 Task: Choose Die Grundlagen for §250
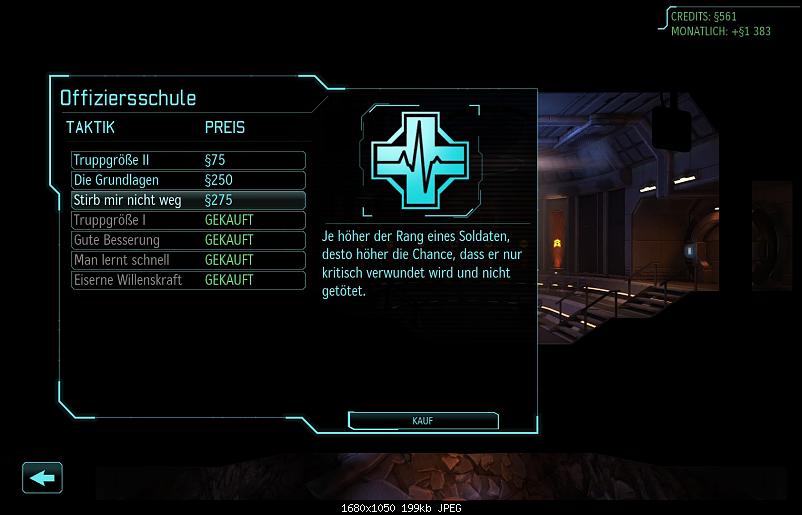pos(188,180)
